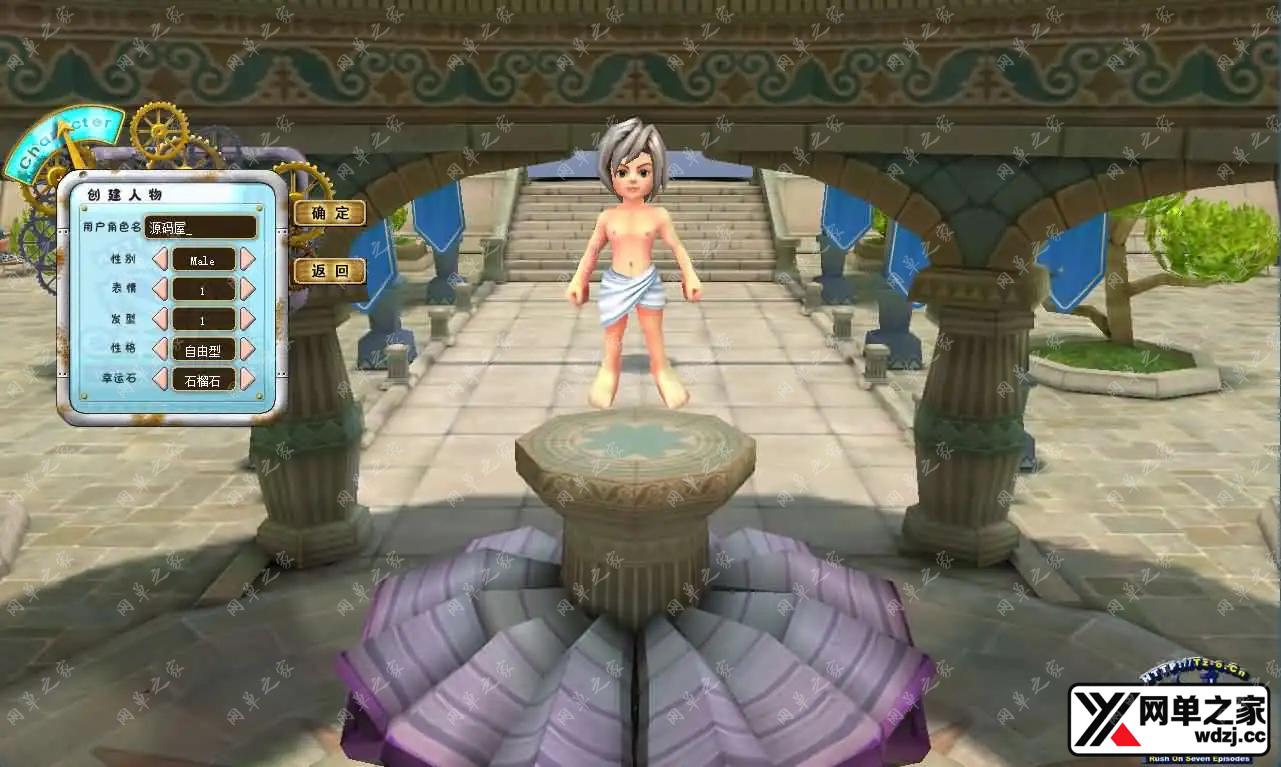
Task: Go back using the 返回 button
Action: click(x=329, y=271)
